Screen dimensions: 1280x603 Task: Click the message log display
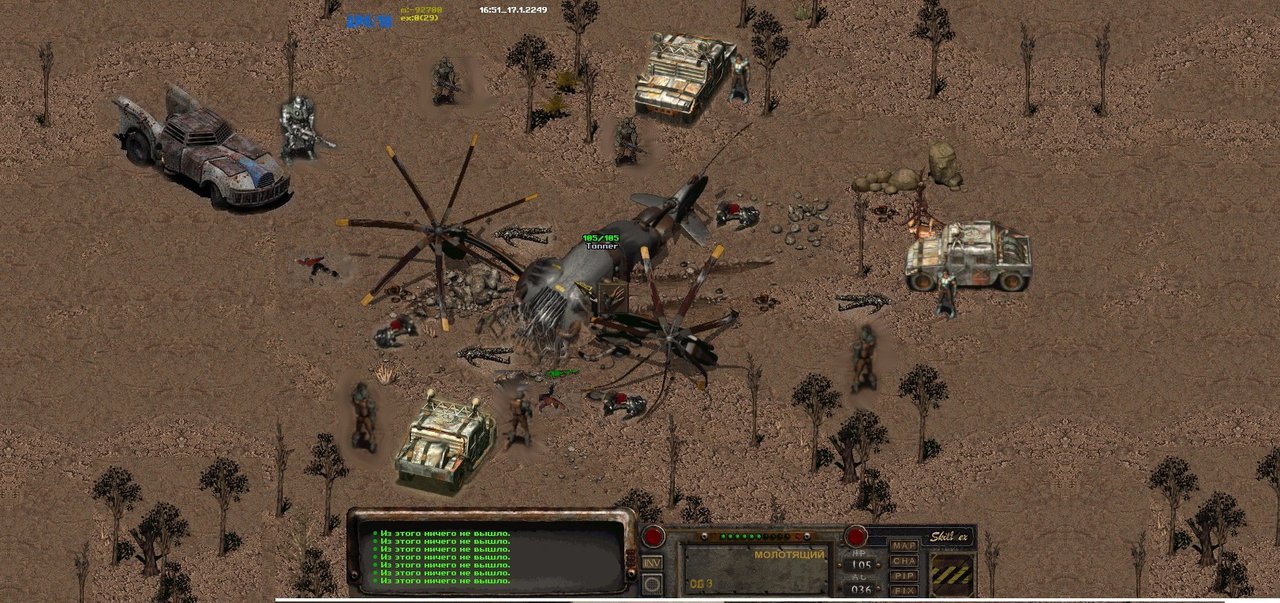[x=490, y=557]
